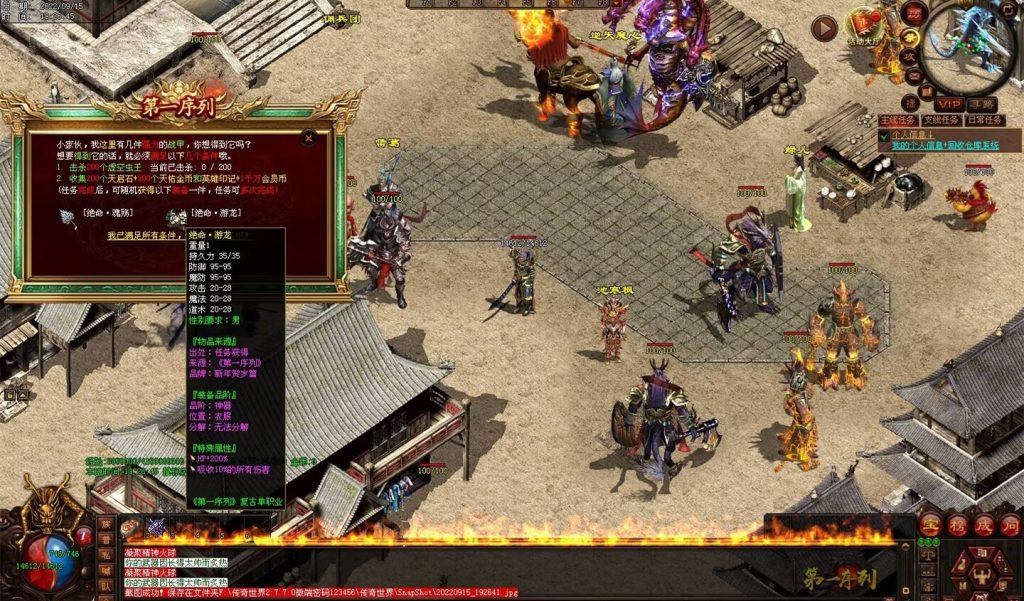Activate the 寻路 pathfinding button

point(982,103)
